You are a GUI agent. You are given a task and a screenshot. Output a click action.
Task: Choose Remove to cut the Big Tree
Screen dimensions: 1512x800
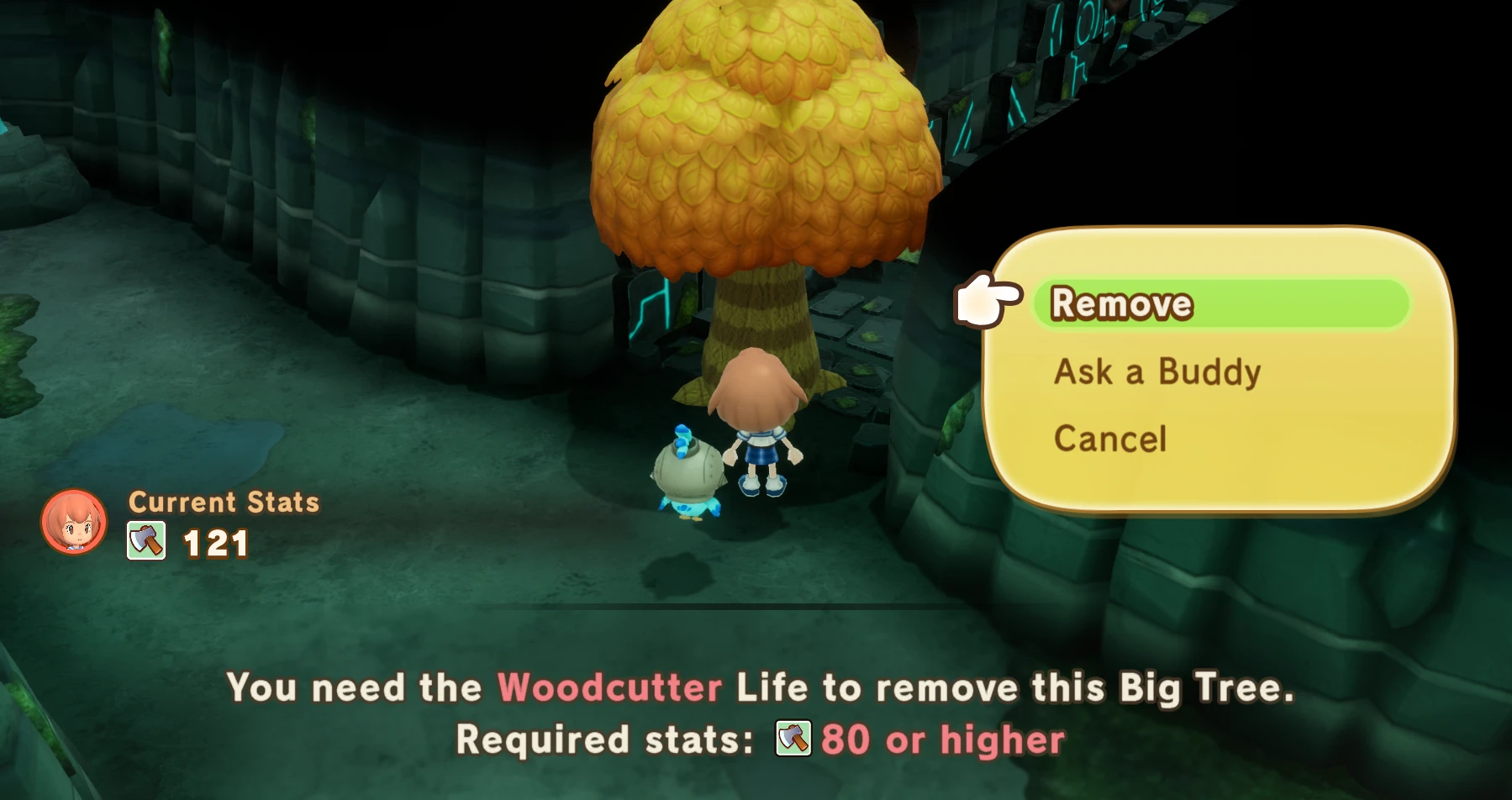tap(1122, 304)
